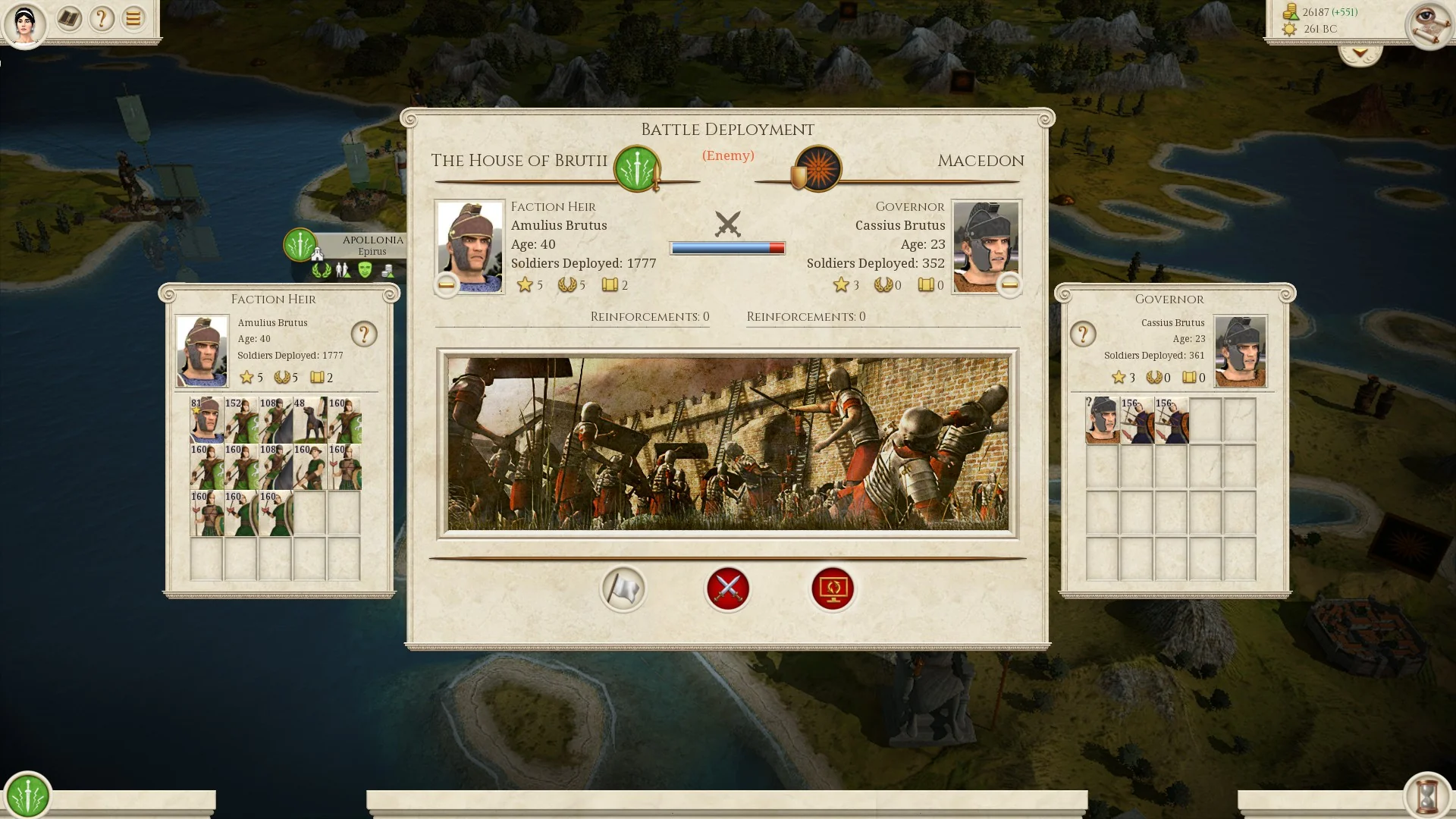Select Cassius Brutus portrait in deployment panel
Viewport: 1456px width, 819px height.
tap(986, 246)
